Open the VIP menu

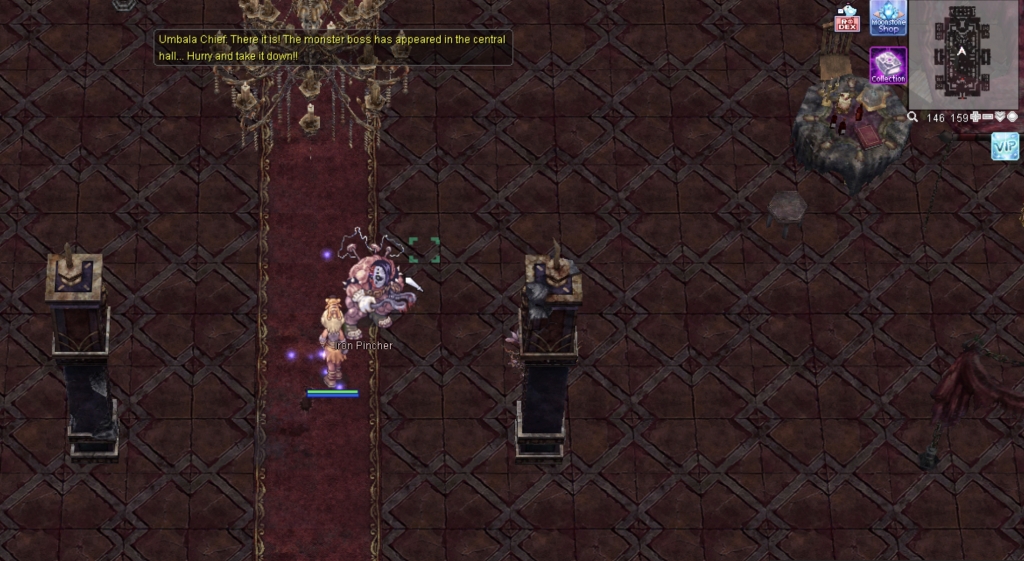pyautogui.click(x=1005, y=147)
